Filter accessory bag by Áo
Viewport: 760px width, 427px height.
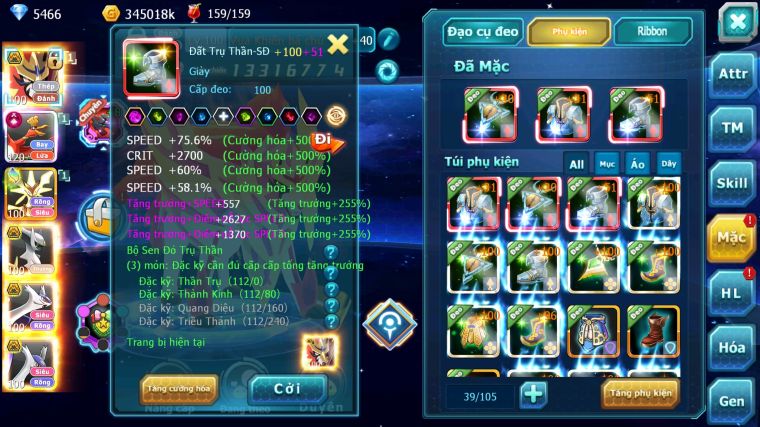637,163
